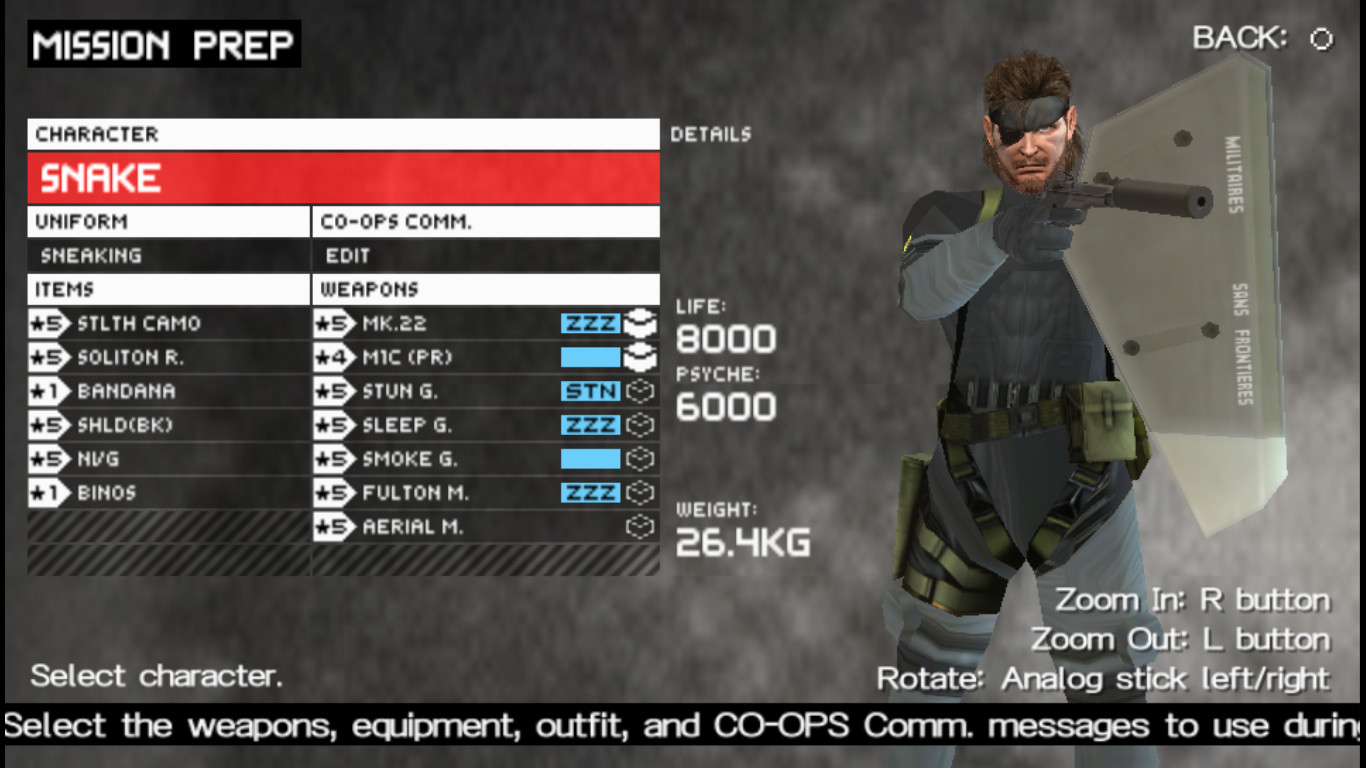Viewport: 1366px width, 768px height.
Task: Toggle the STN indicator for STUN G.
Action: click(x=592, y=391)
